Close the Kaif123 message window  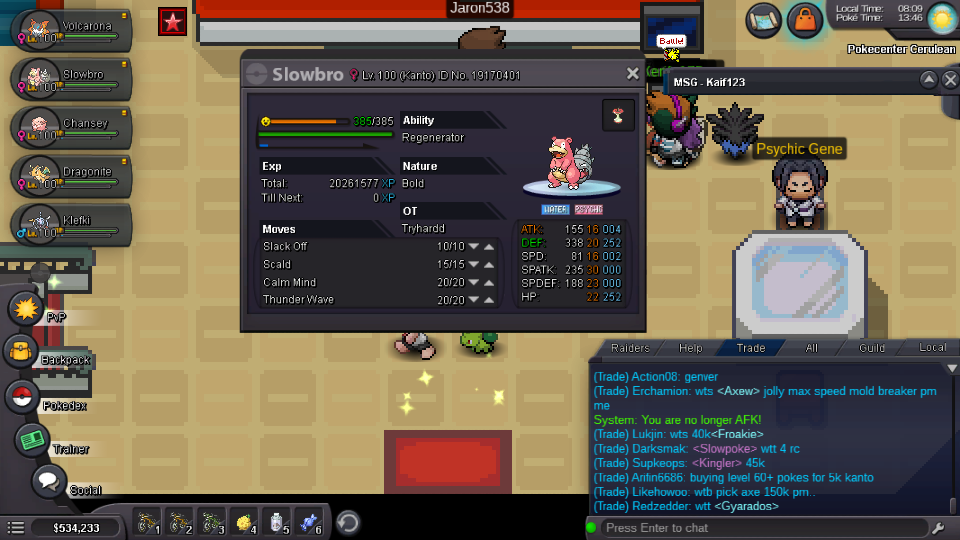pos(950,80)
